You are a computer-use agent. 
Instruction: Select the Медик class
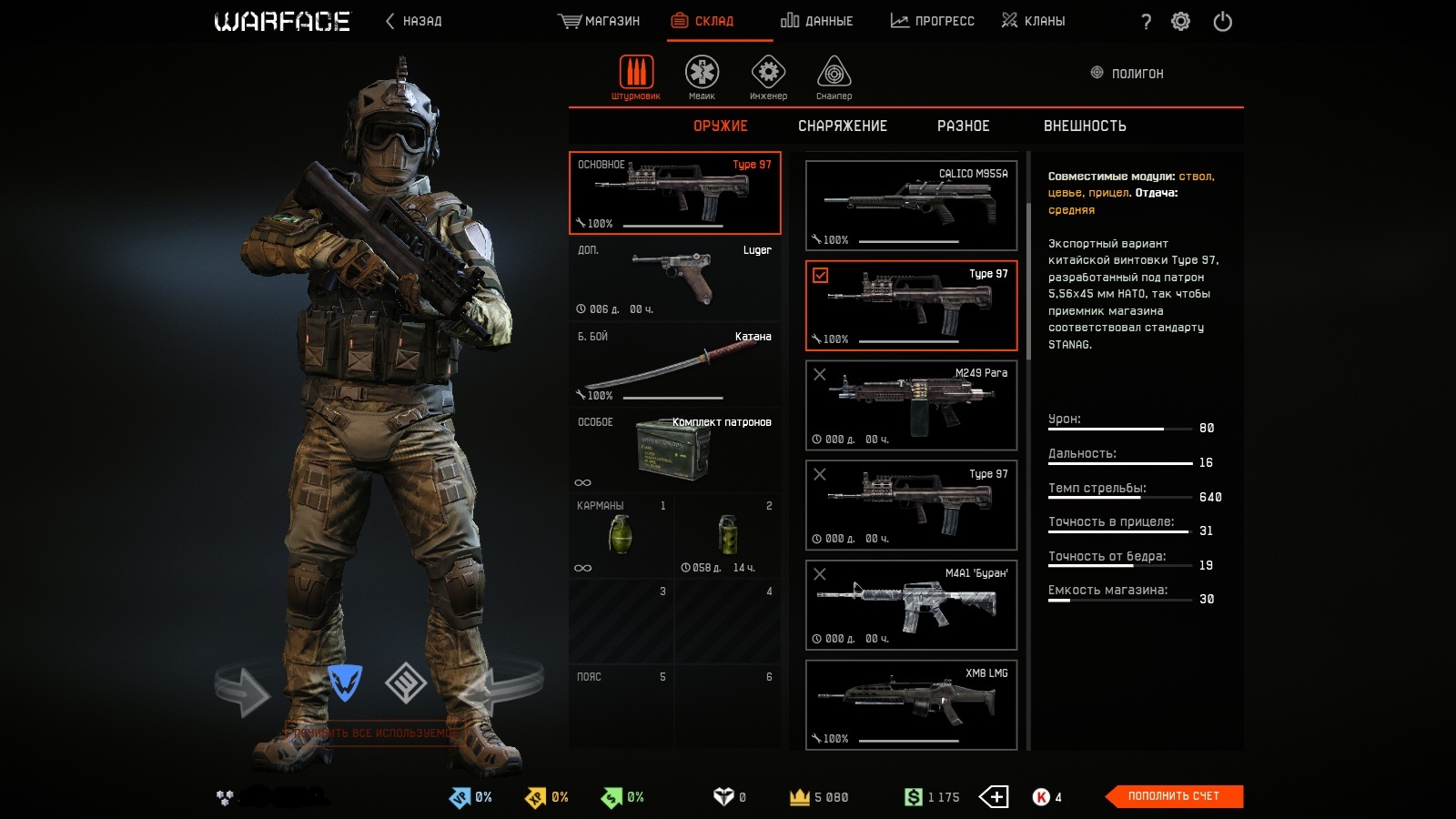pos(702,76)
